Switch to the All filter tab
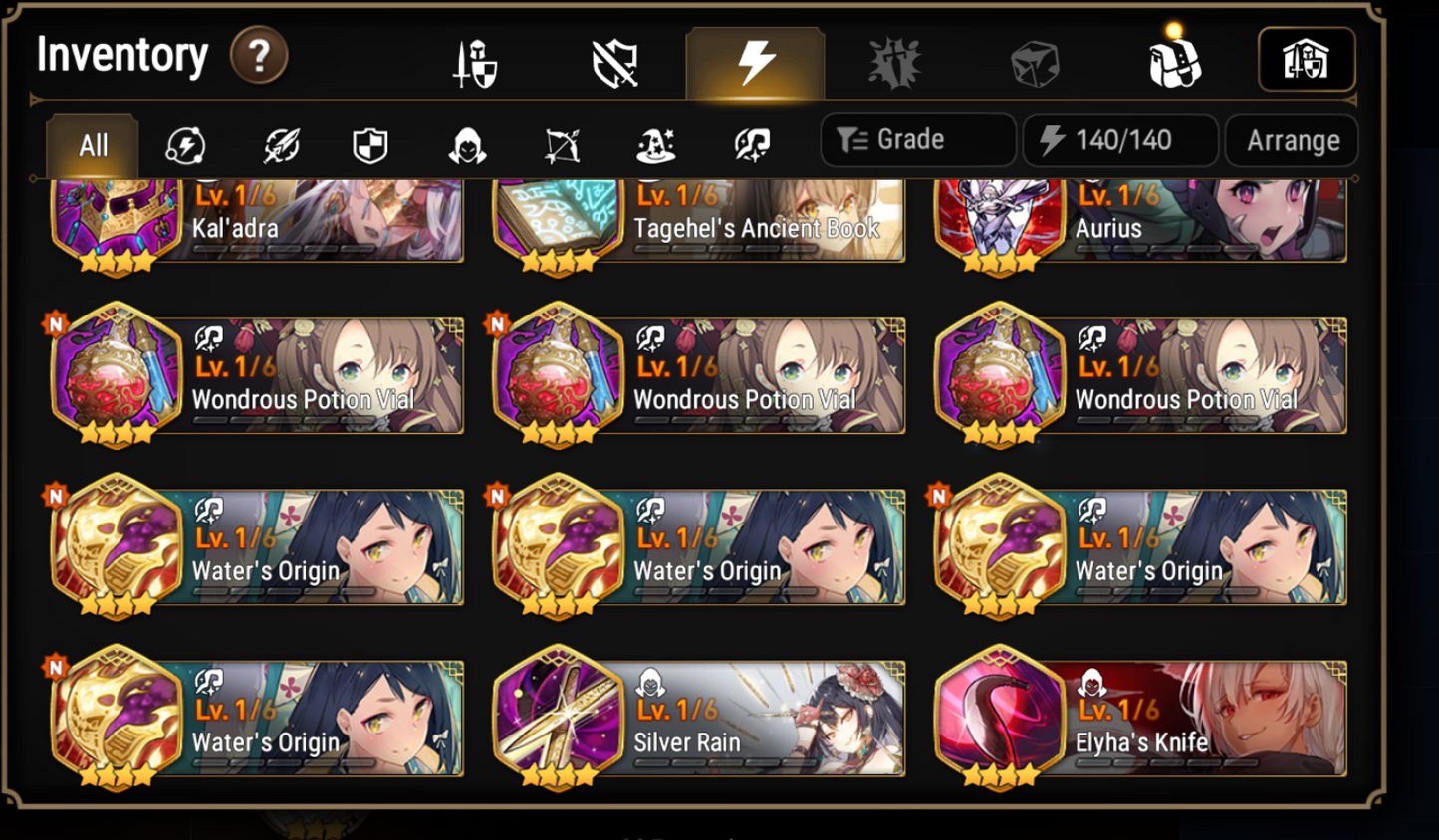Screen dimensions: 1439x840 tap(92, 145)
